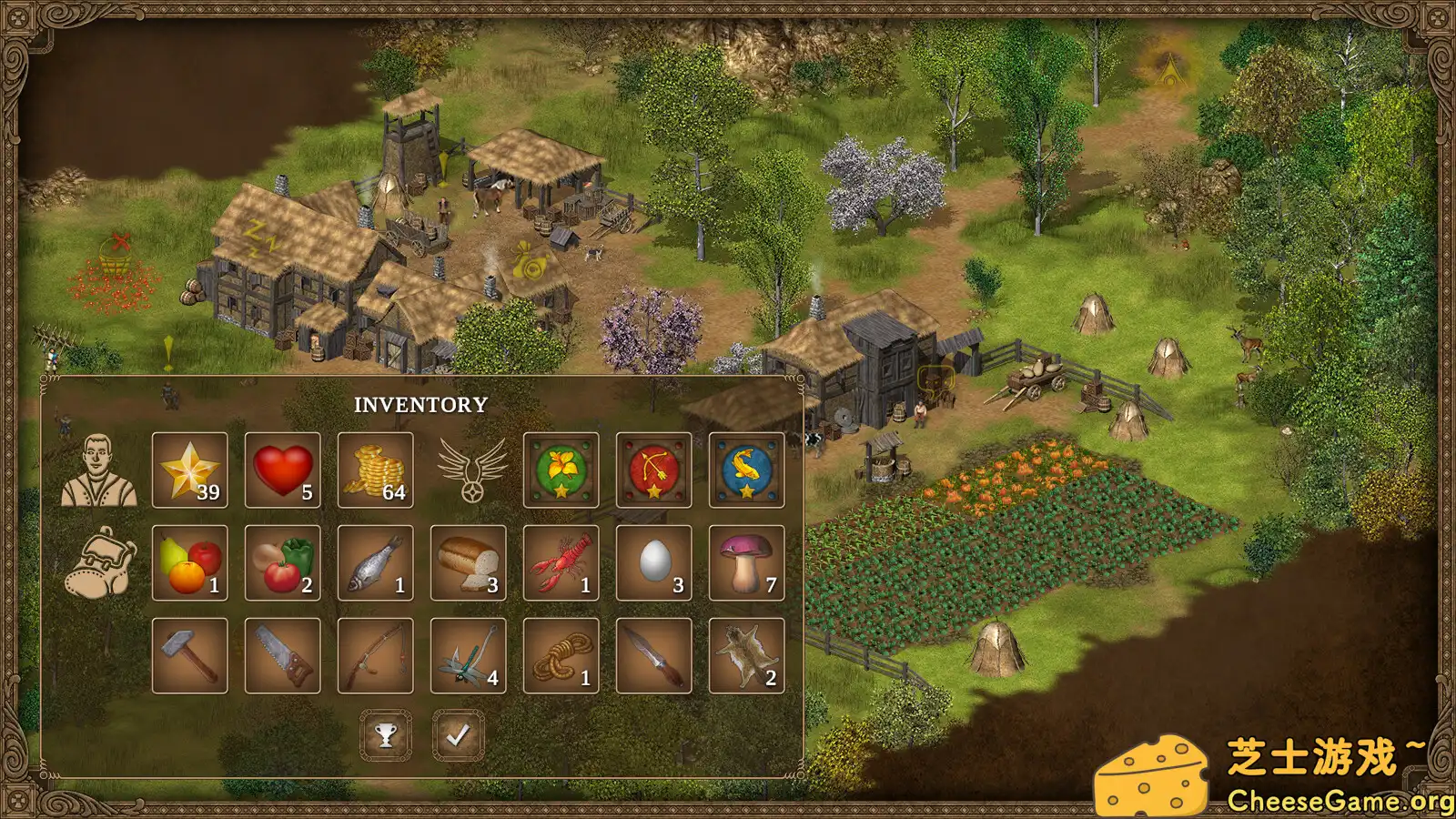The width and height of the screenshot is (1456, 819).
Task: Select the fishing rod
Action: coord(375,655)
